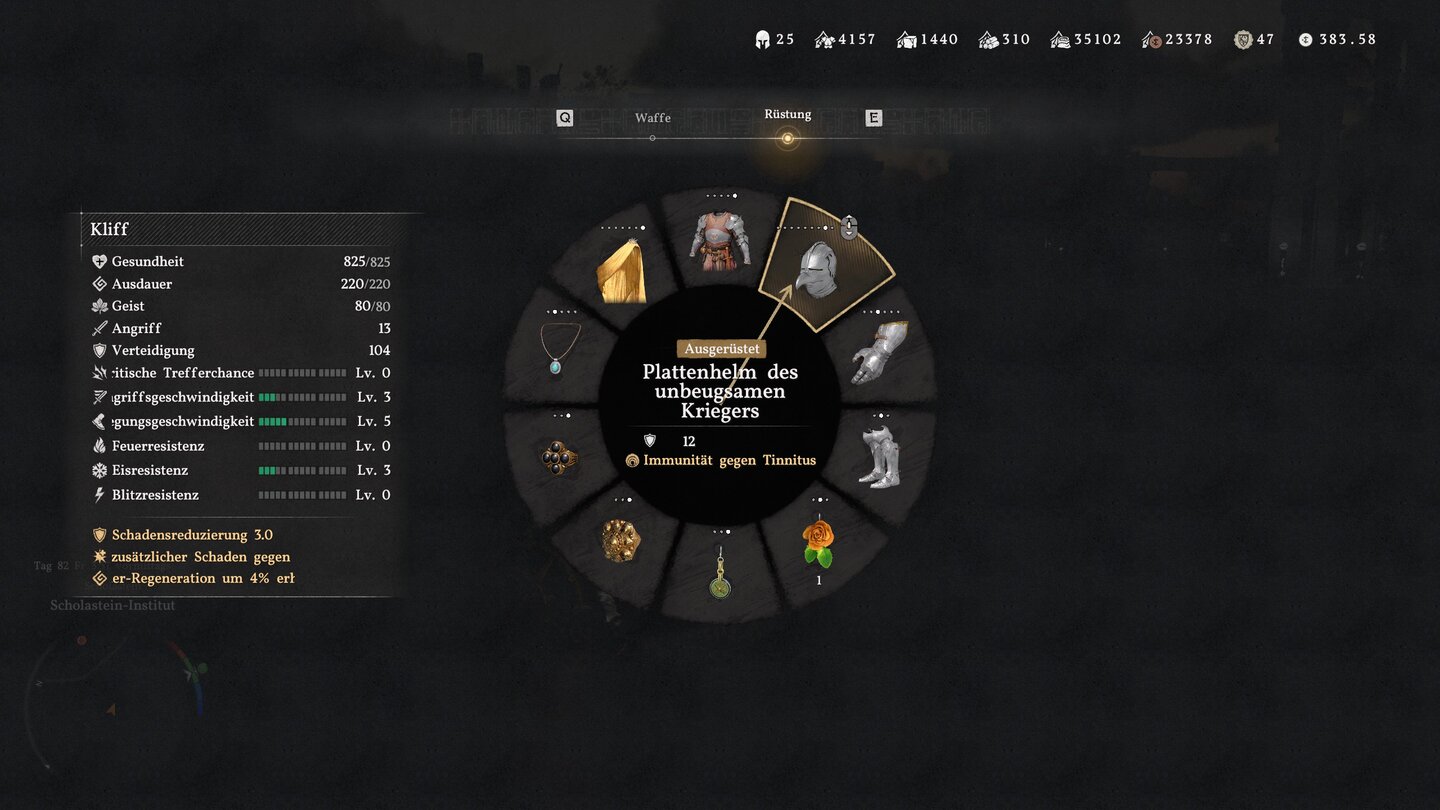This screenshot has width=1440, height=810.
Task: Select the golden cloak slot
Action: pos(621,271)
